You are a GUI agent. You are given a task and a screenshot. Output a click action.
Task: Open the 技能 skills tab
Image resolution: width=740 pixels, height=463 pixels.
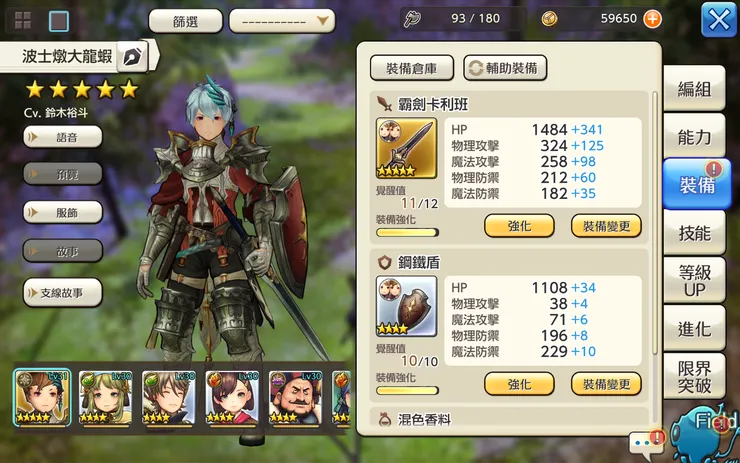694,233
